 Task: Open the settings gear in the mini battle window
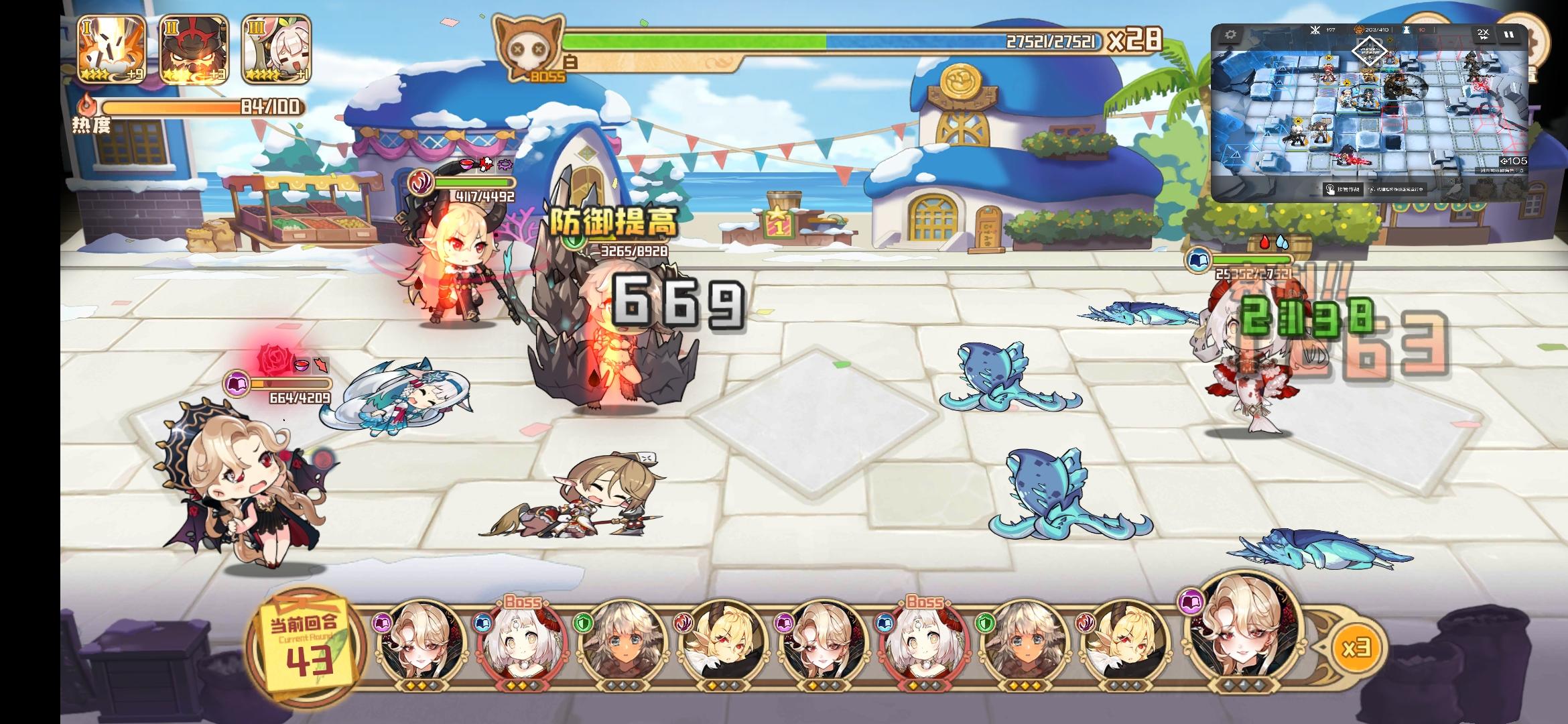point(1231,34)
